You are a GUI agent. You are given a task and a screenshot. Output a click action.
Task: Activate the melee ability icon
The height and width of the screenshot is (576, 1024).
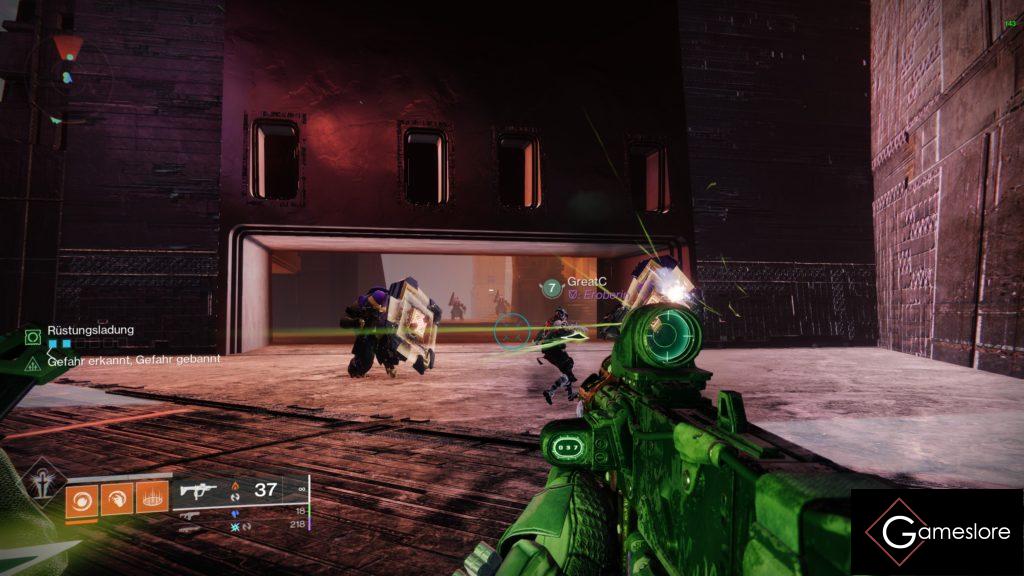pyautogui.click(x=116, y=498)
